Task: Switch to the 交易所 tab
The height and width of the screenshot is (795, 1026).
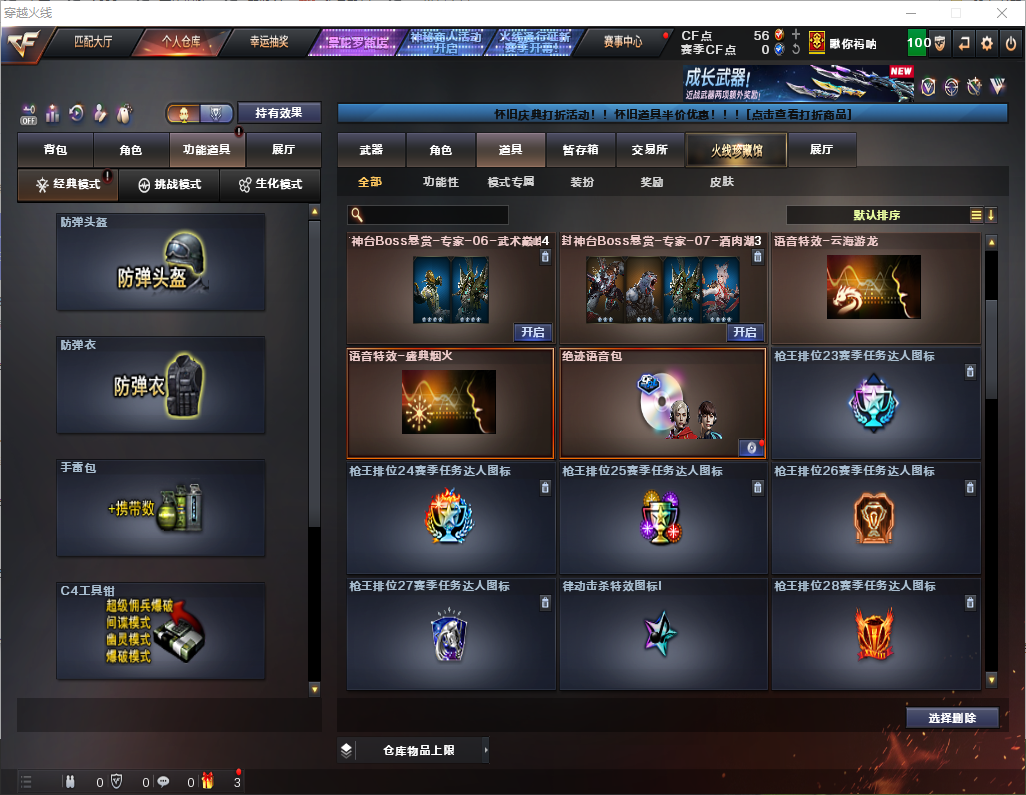Action: 650,150
